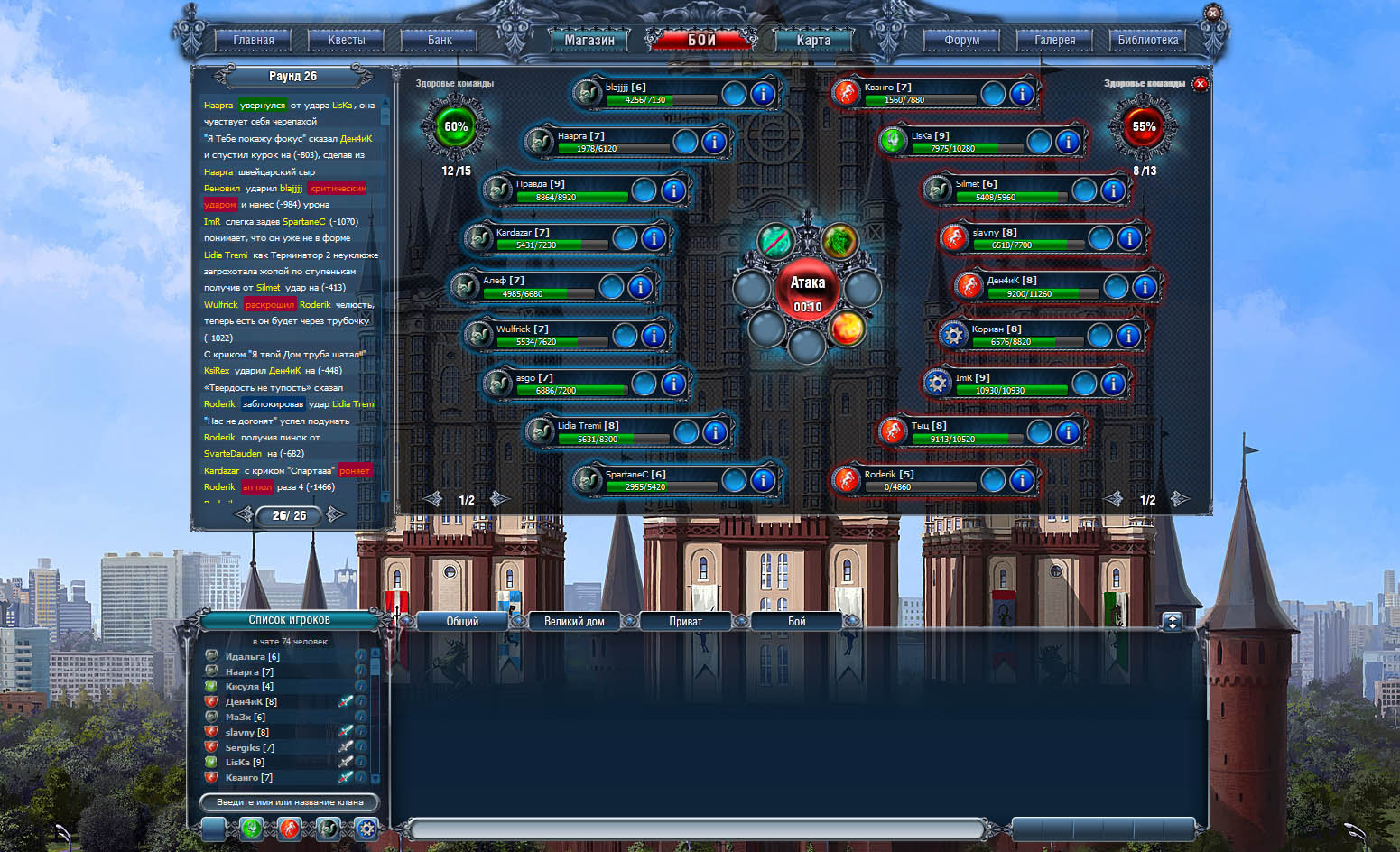Switch to the Великий дом chat tab
1400x852 pixels.
(574, 621)
